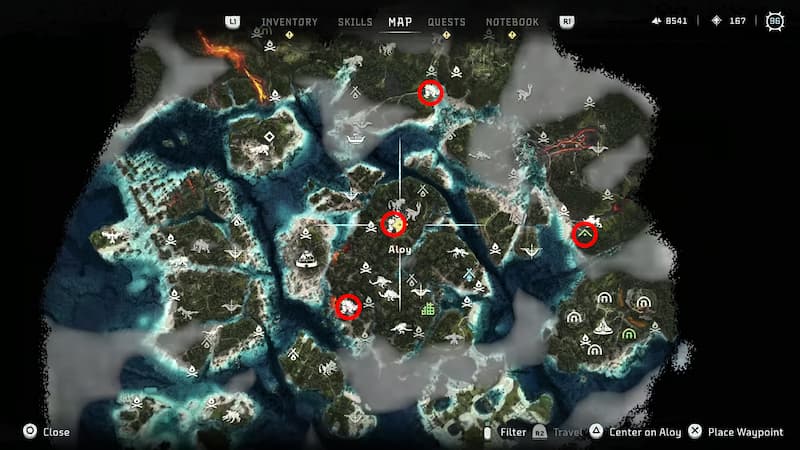Click the diamond marker on the northwest island
Image resolution: width=800 pixels, height=450 pixels.
pos(268,137)
